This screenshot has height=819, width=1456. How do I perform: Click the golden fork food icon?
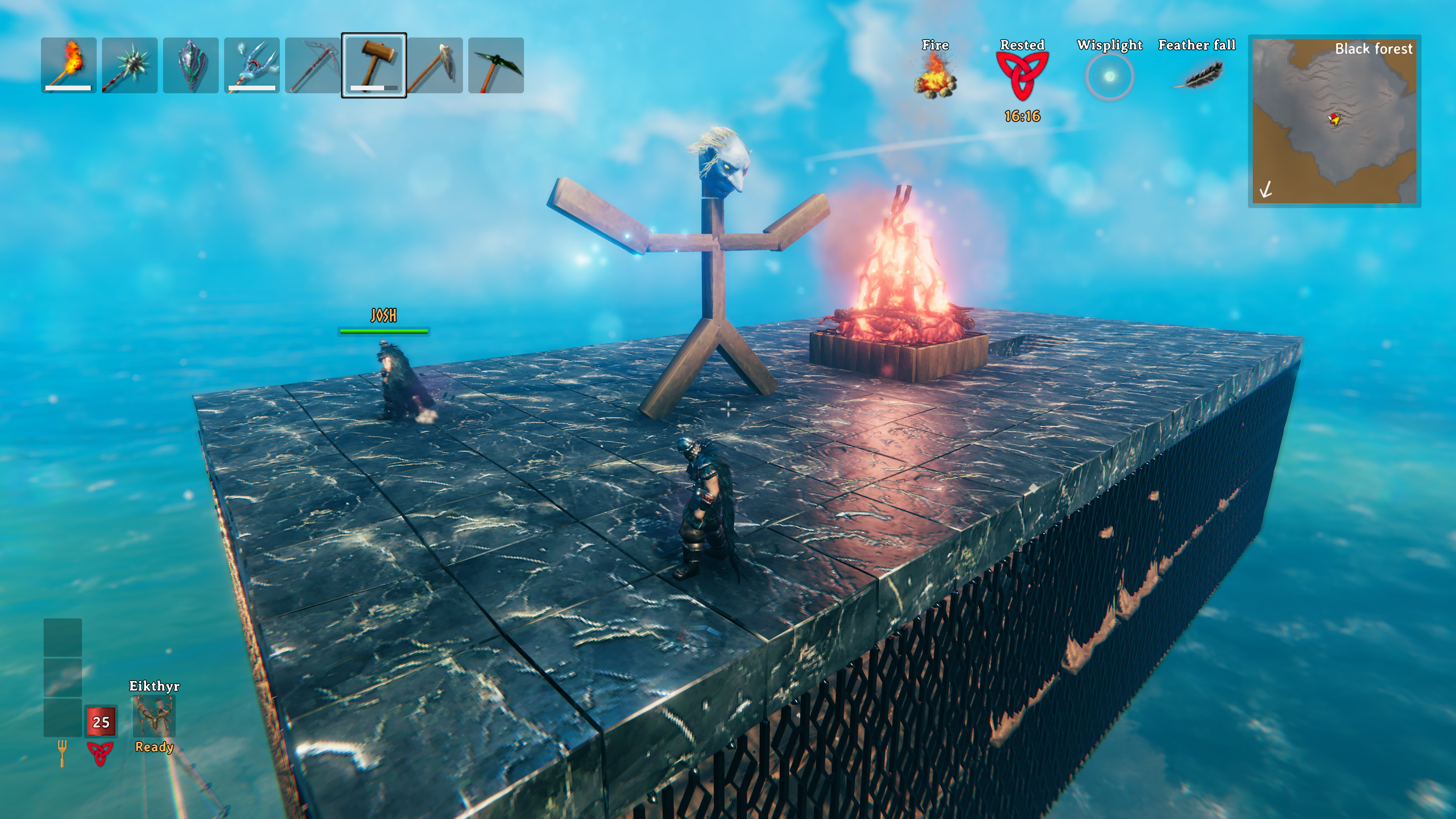(x=62, y=753)
